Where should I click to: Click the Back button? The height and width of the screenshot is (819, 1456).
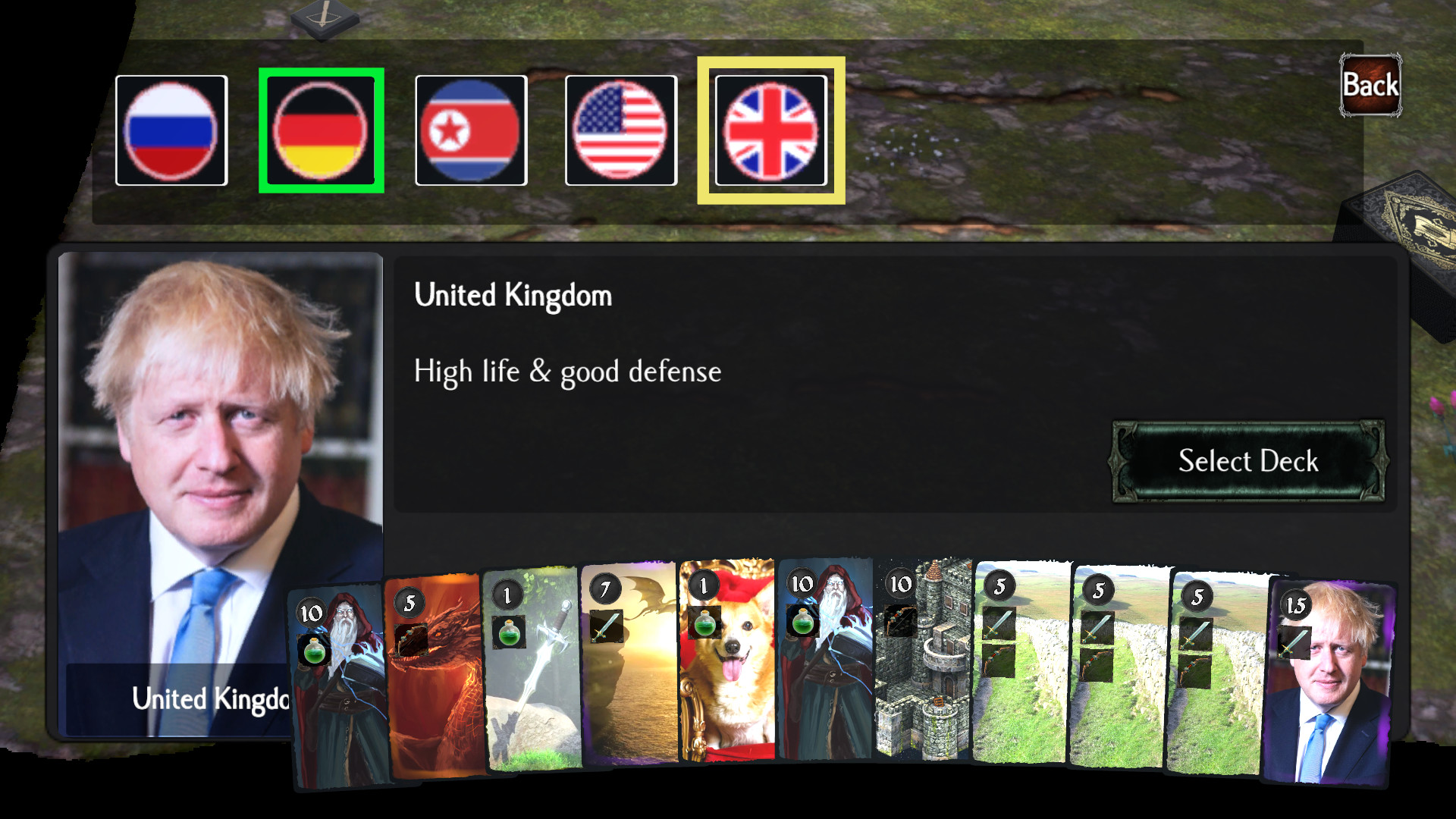[1370, 85]
